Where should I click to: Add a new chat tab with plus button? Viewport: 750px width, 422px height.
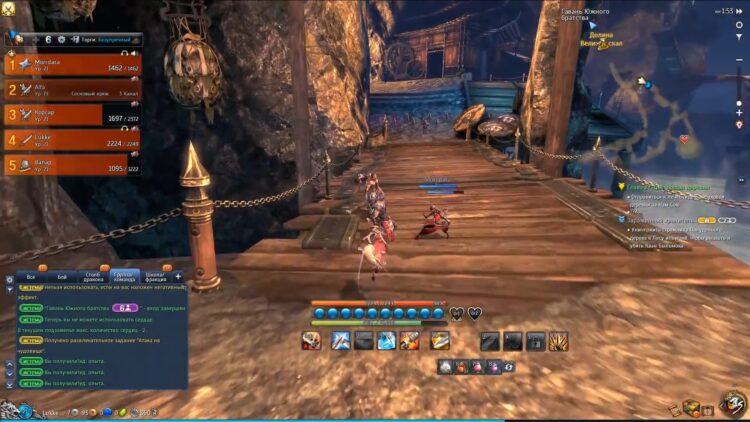point(178,276)
